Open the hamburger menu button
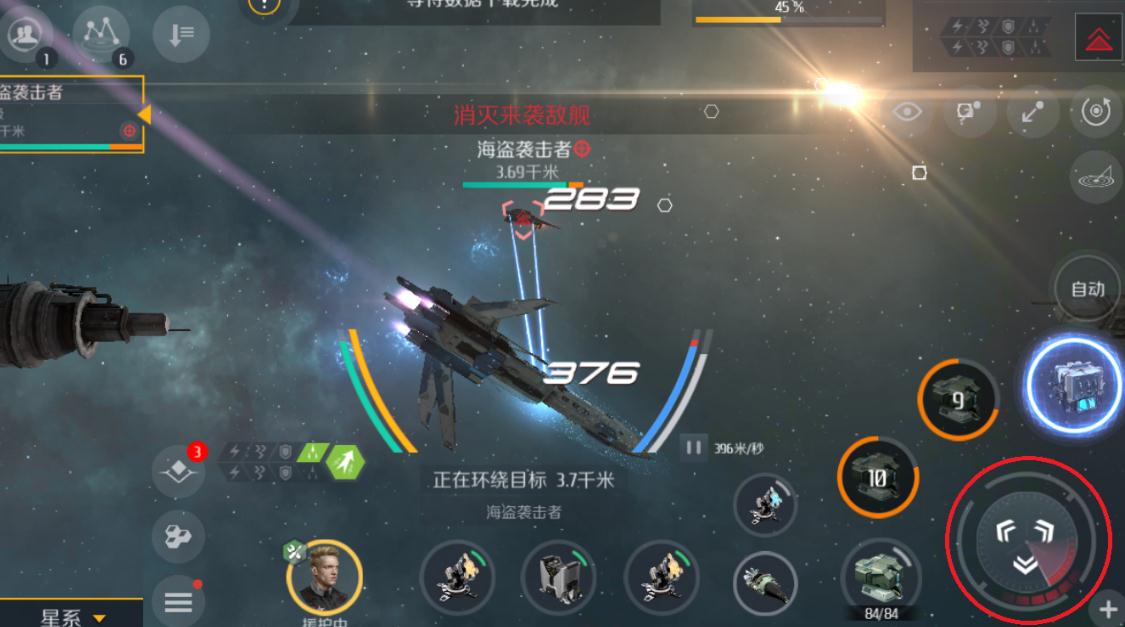1125x627 pixels. pos(178,601)
